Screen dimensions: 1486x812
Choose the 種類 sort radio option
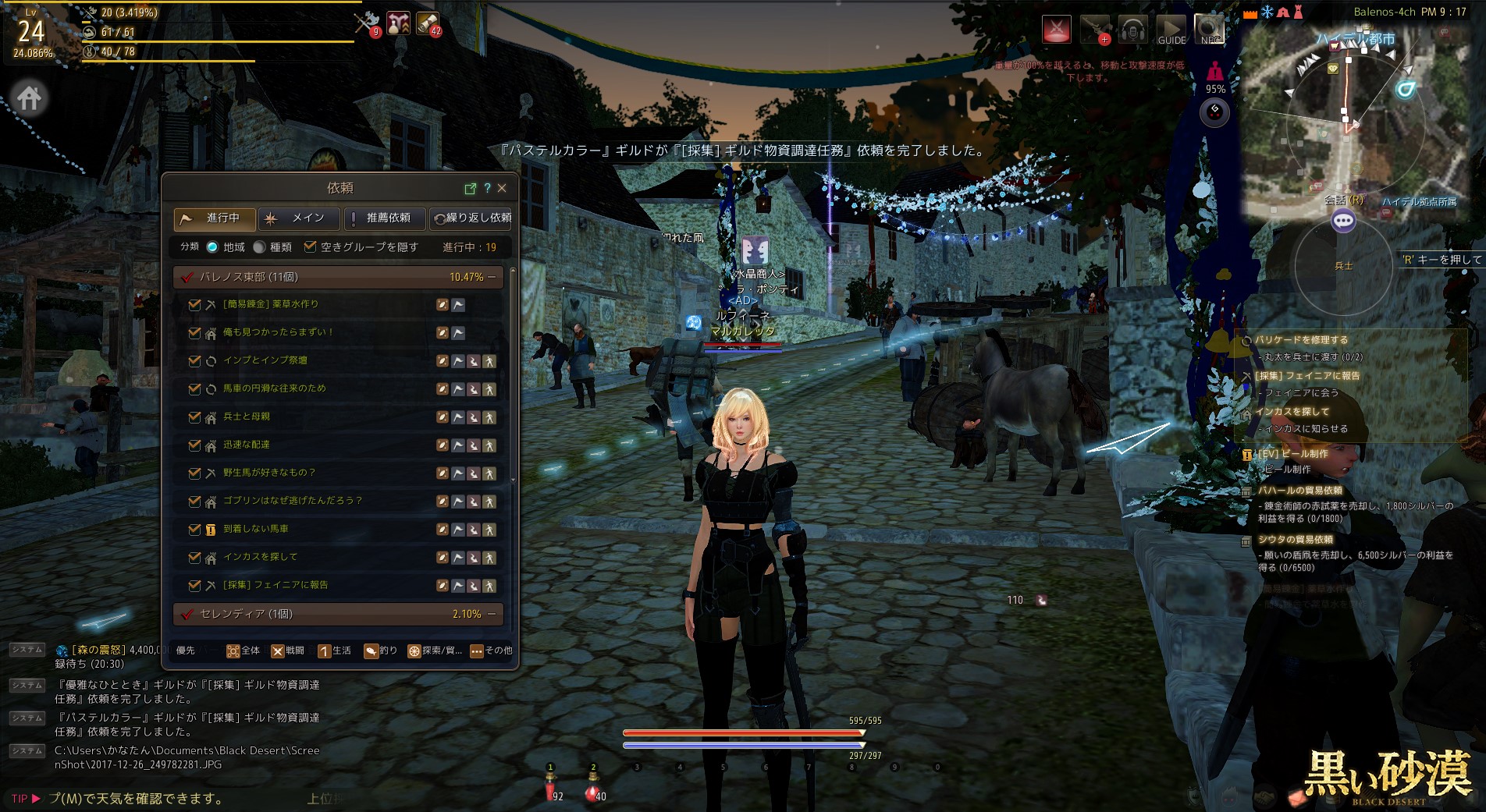260,247
